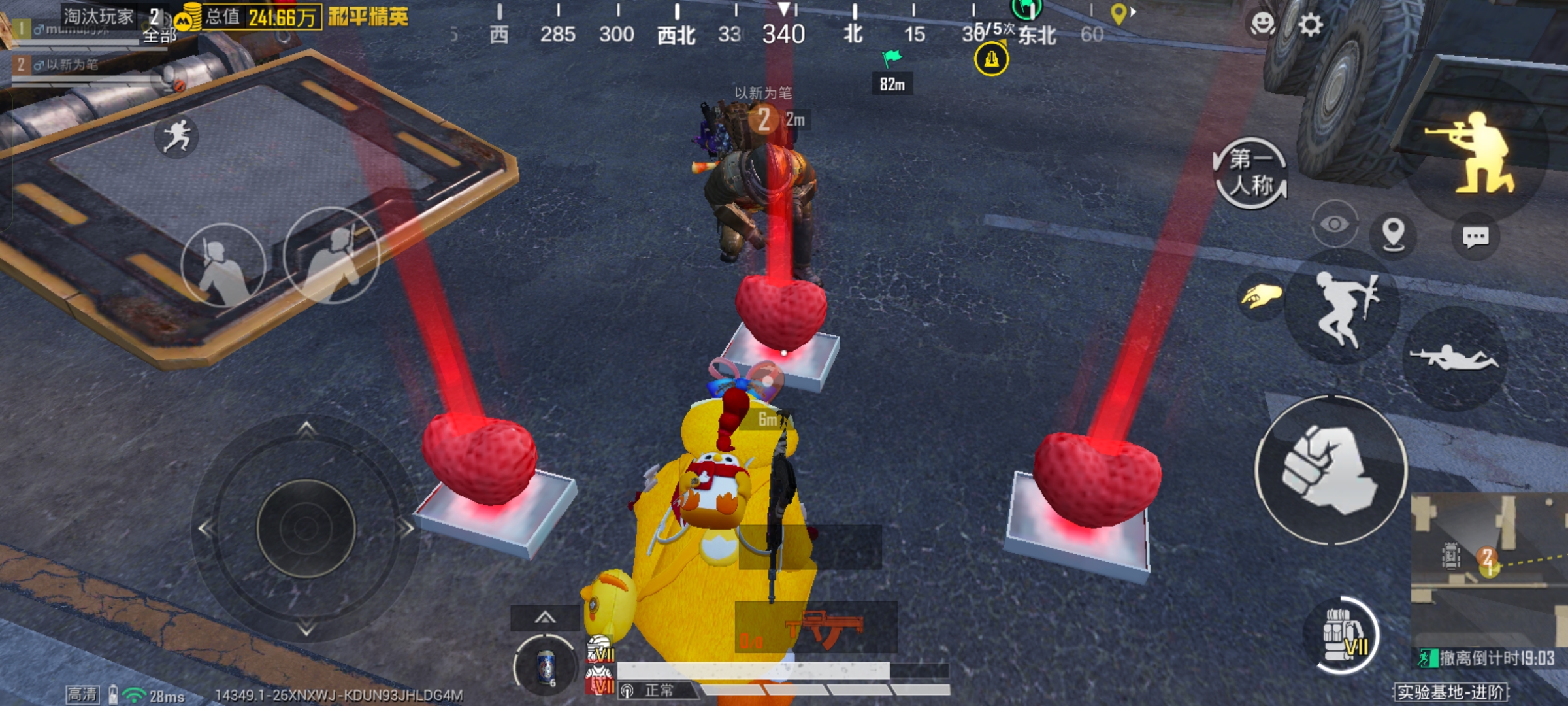Image resolution: width=1568 pixels, height=706 pixels.
Task: Toggle the free-look eye icon
Action: point(1334,225)
